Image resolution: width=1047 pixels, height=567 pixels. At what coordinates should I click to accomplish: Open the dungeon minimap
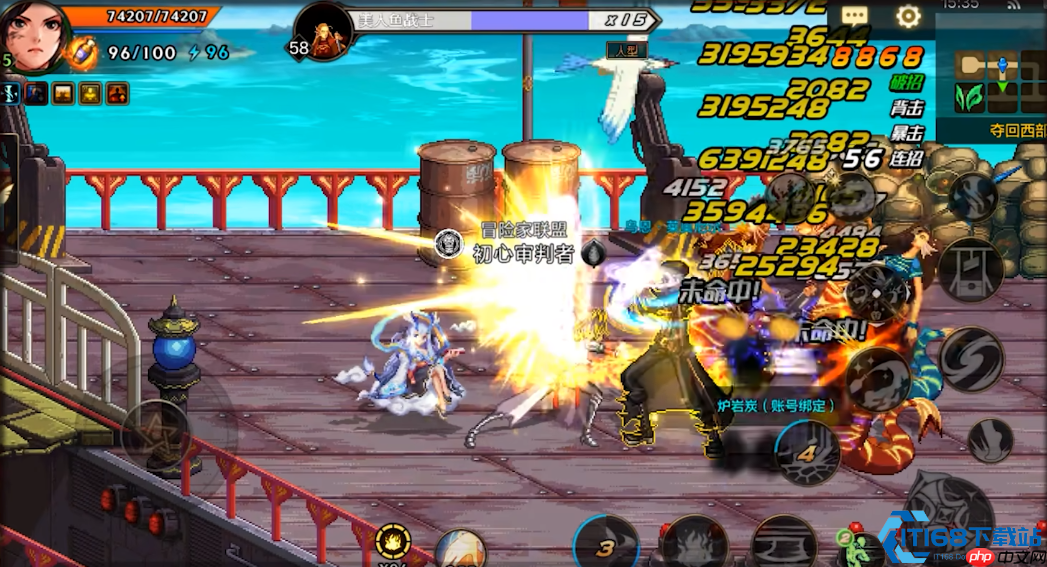coord(991,79)
